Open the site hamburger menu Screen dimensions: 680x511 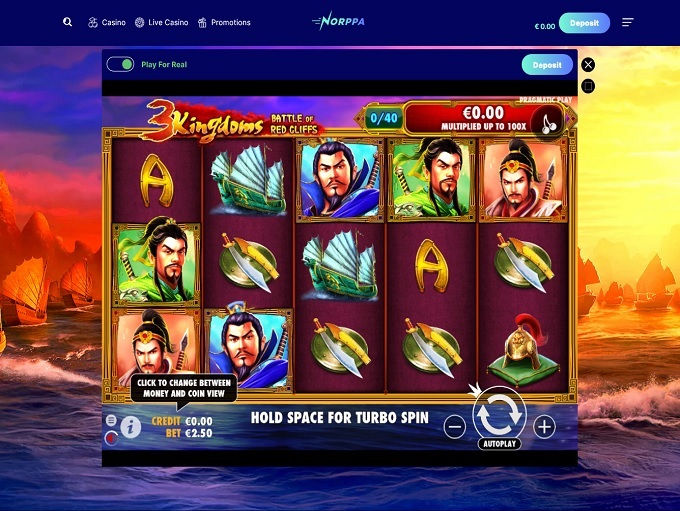(628, 23)
